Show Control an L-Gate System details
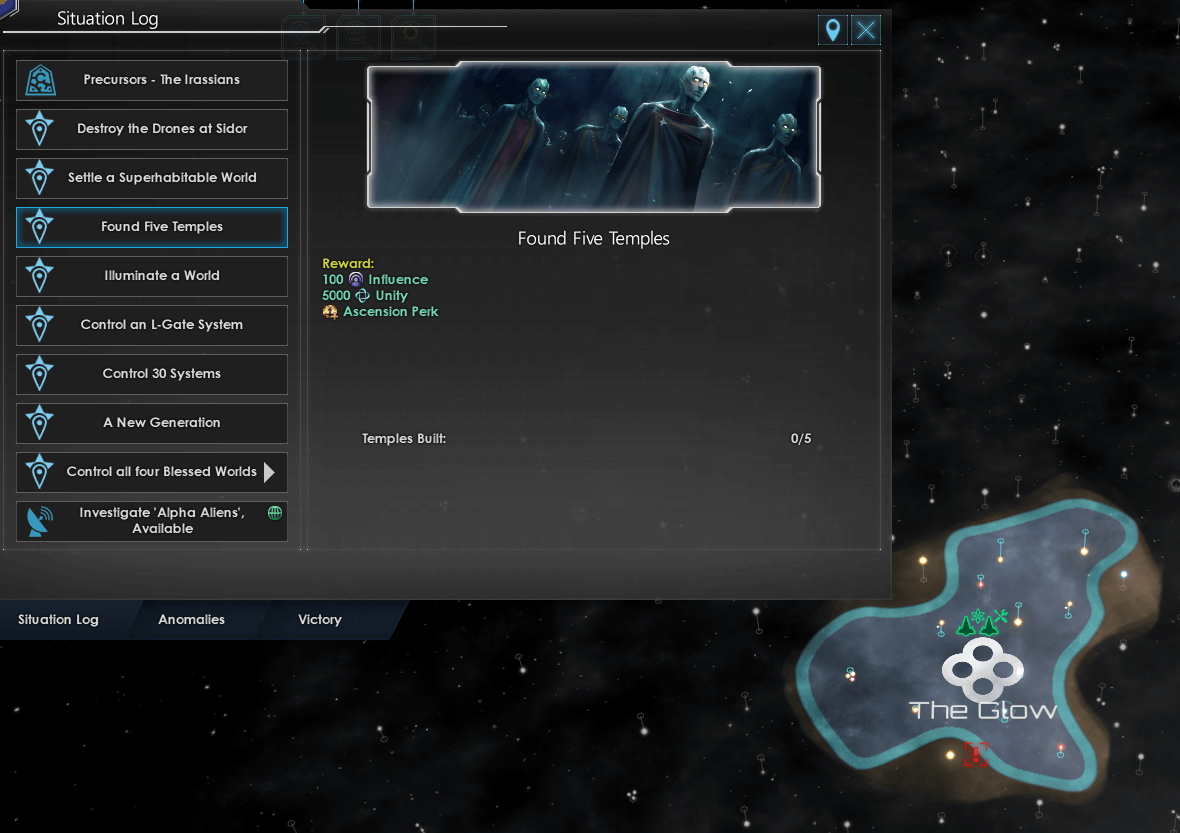Screen dimensions: 1180x833 coord(152,325)
